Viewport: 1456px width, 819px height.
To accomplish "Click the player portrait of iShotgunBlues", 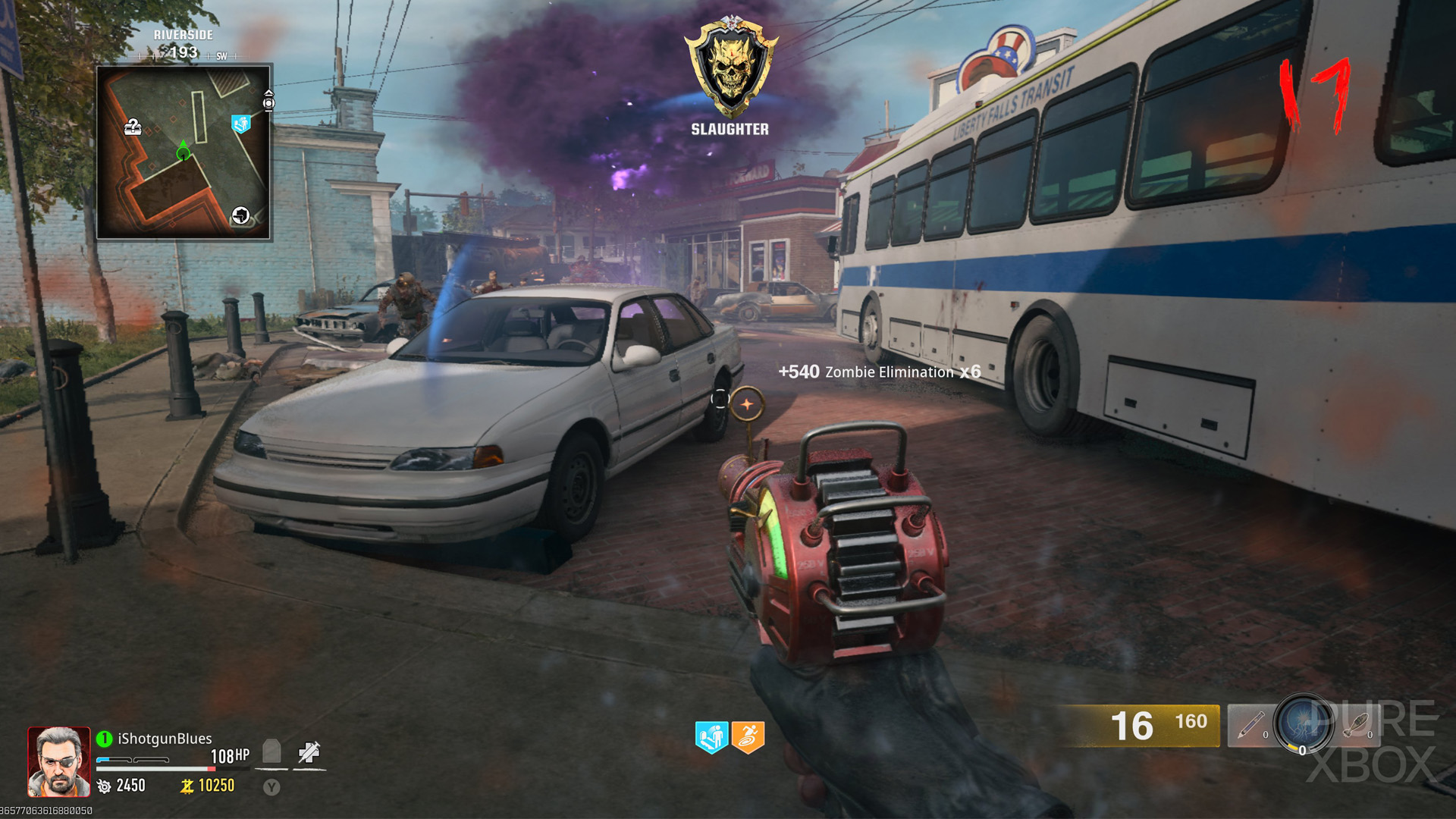I will pos(58,761).
